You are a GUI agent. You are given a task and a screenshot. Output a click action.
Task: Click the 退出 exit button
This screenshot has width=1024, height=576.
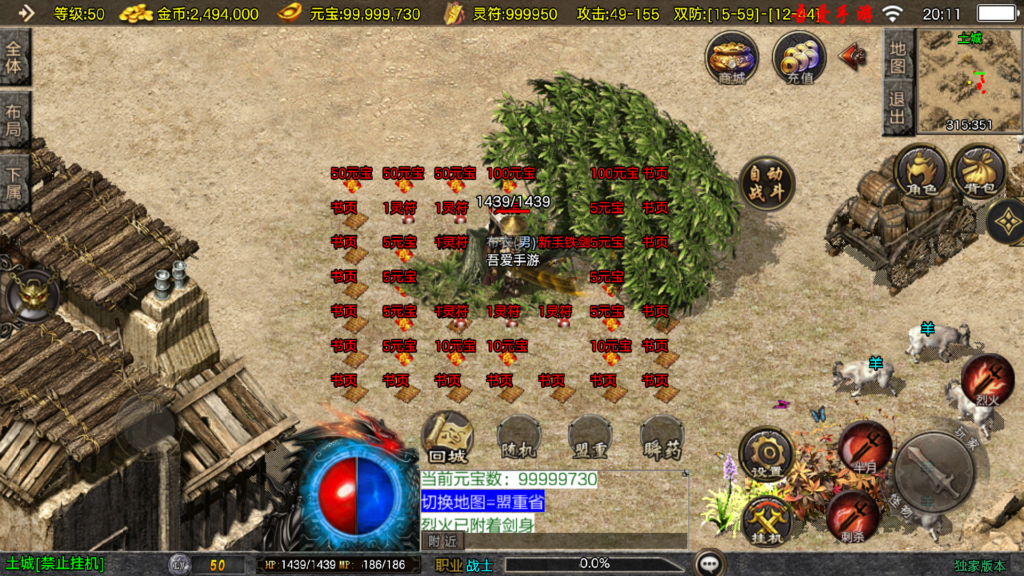(x=897, y=108)
